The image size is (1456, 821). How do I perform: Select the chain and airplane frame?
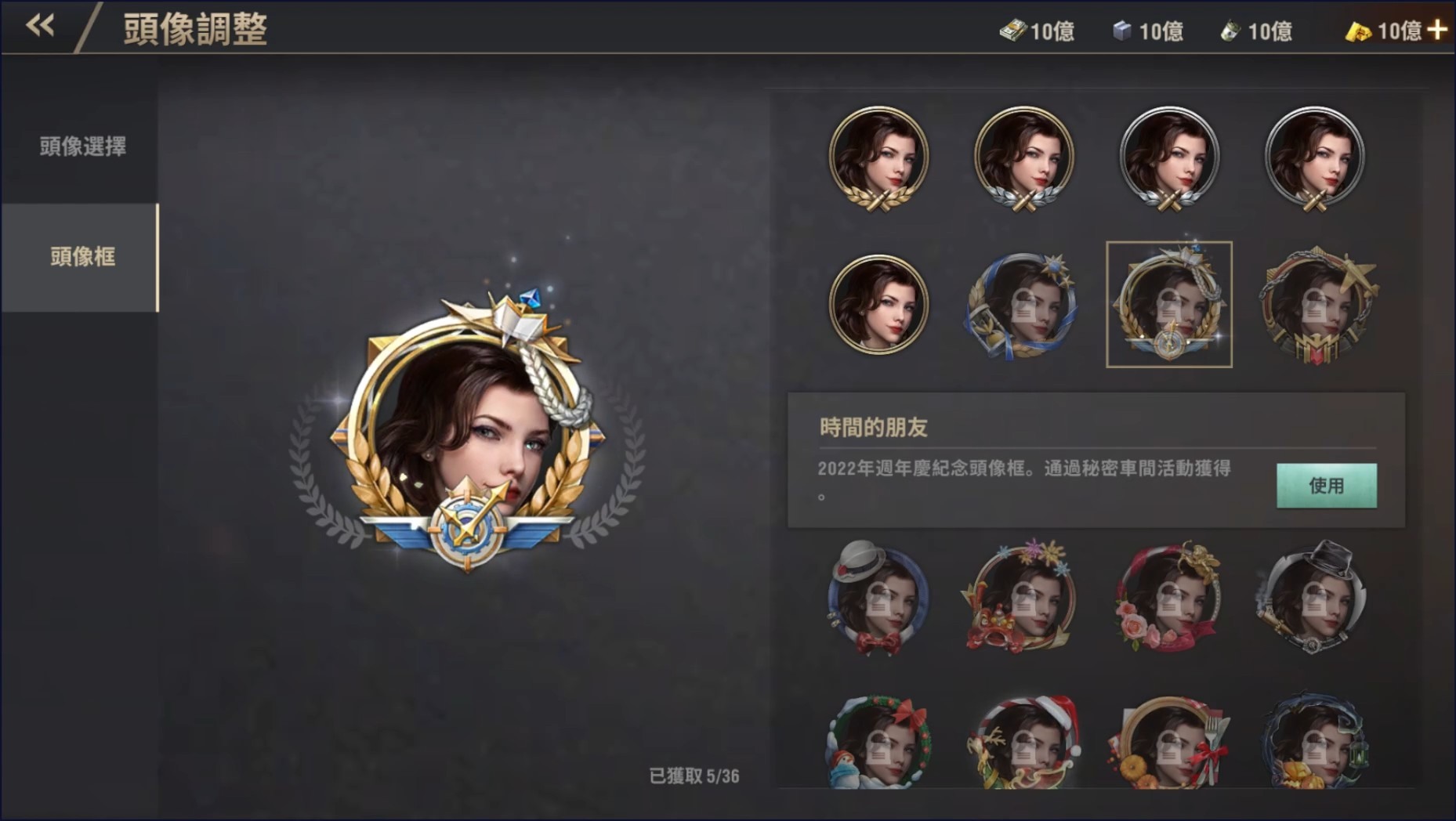(1315, 306)
